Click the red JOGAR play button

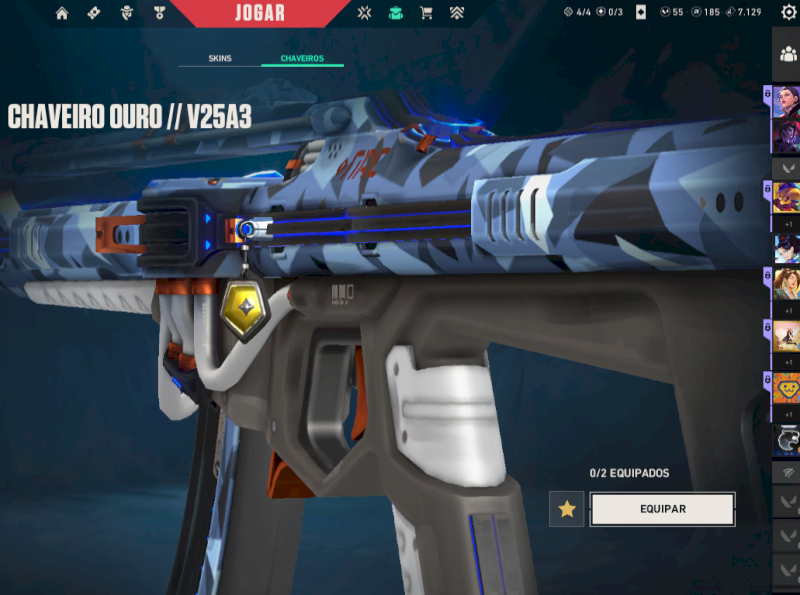click(x=260, y=13)
